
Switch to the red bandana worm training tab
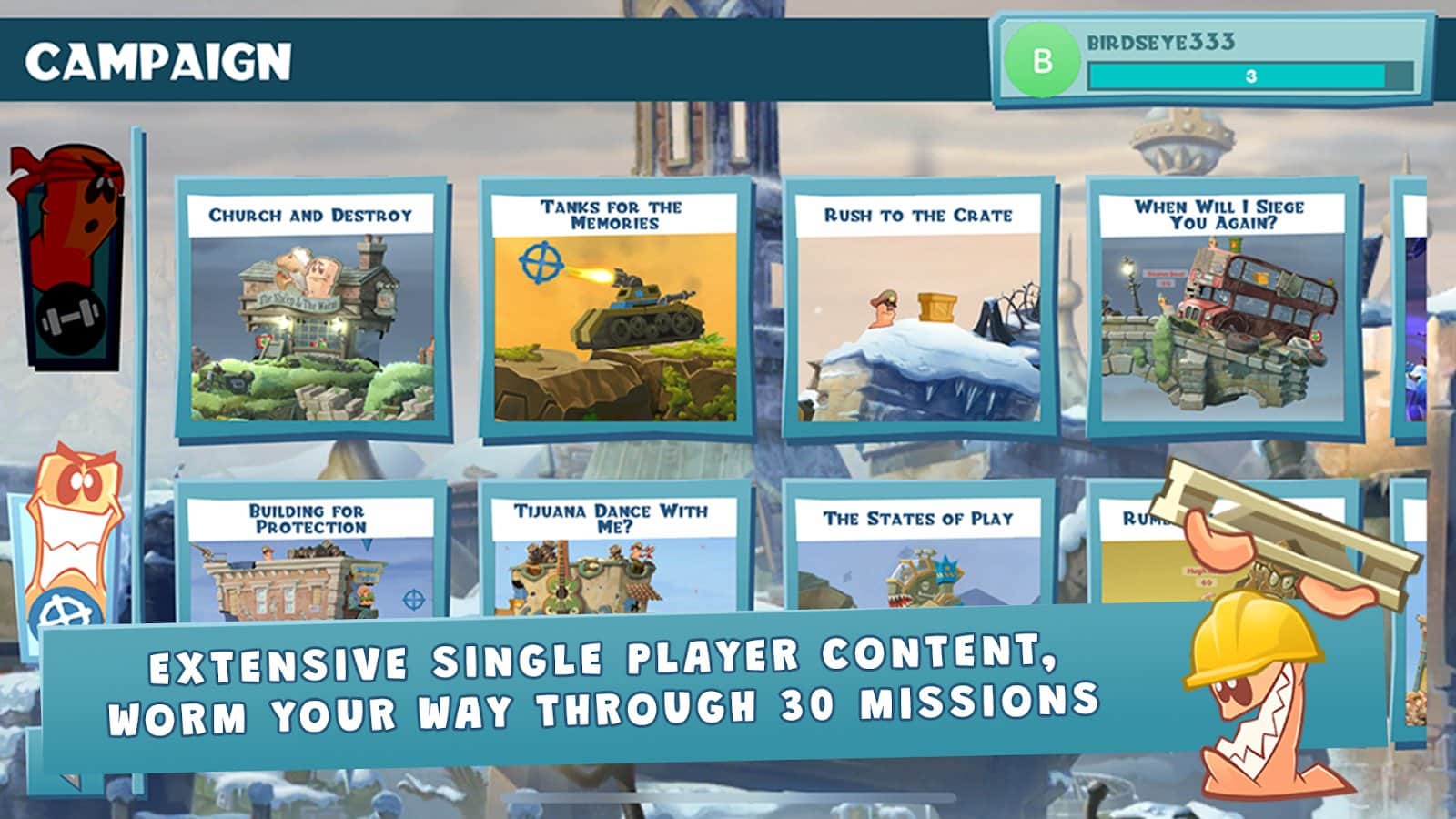coord(70,255)
